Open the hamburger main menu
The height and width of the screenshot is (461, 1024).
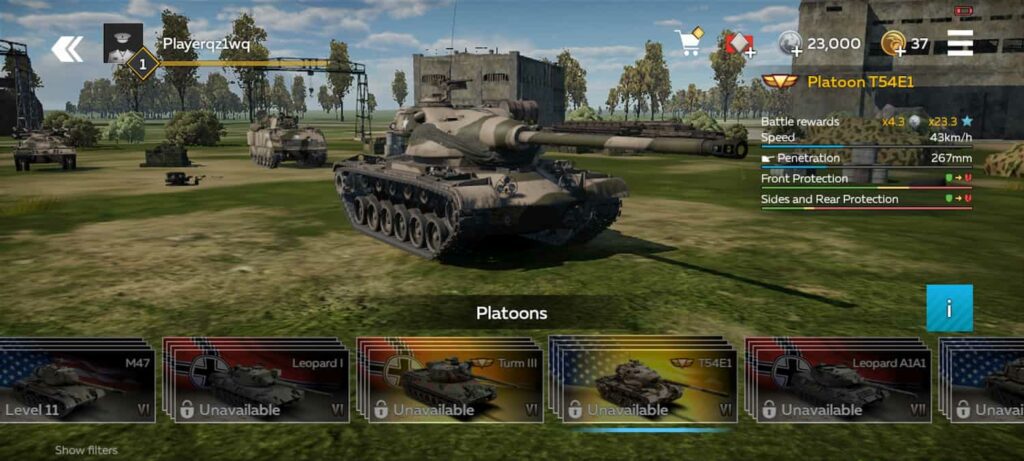click(960, 43)
